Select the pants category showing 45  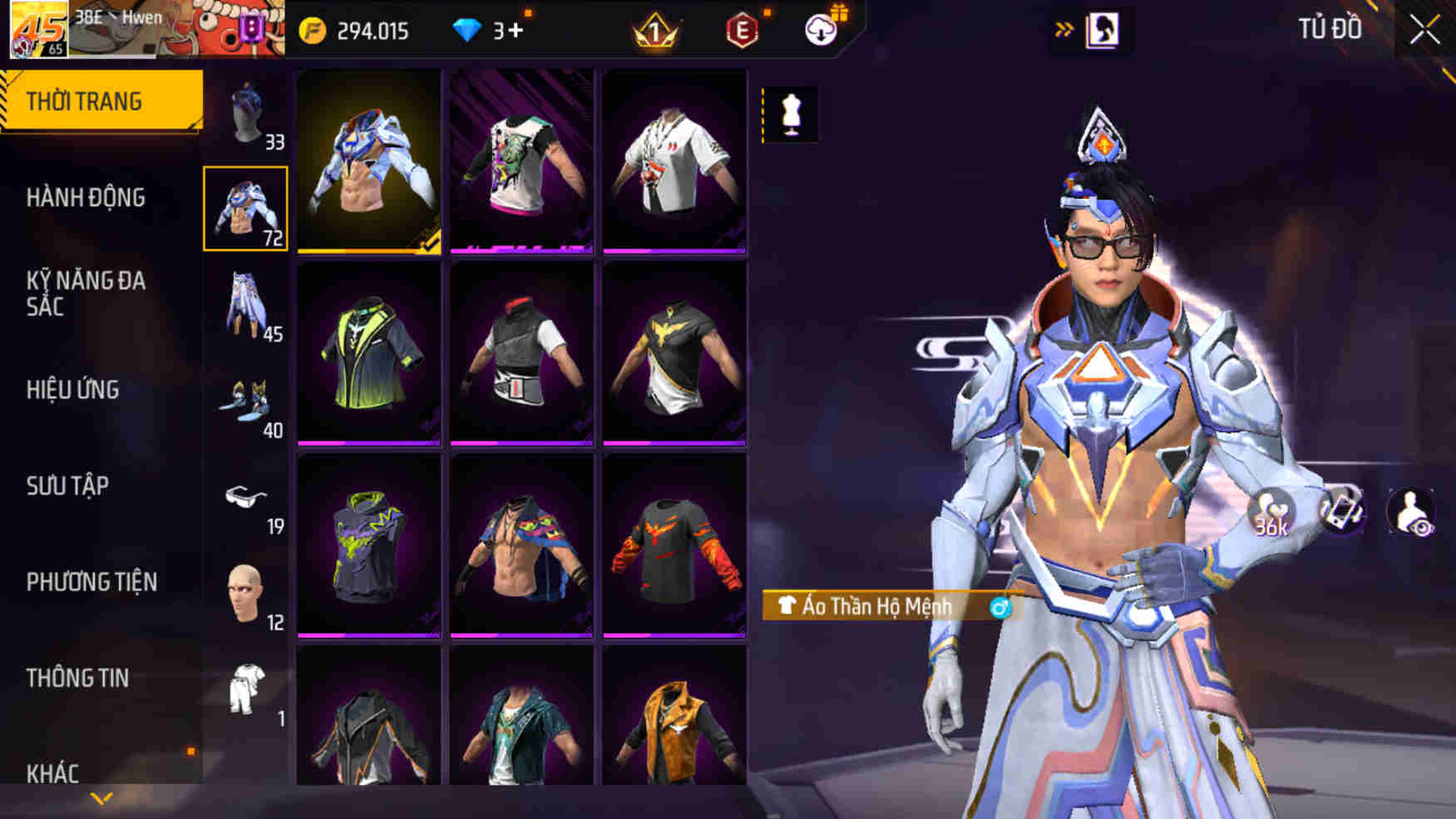pyautogui.click(x=246, y=305)
